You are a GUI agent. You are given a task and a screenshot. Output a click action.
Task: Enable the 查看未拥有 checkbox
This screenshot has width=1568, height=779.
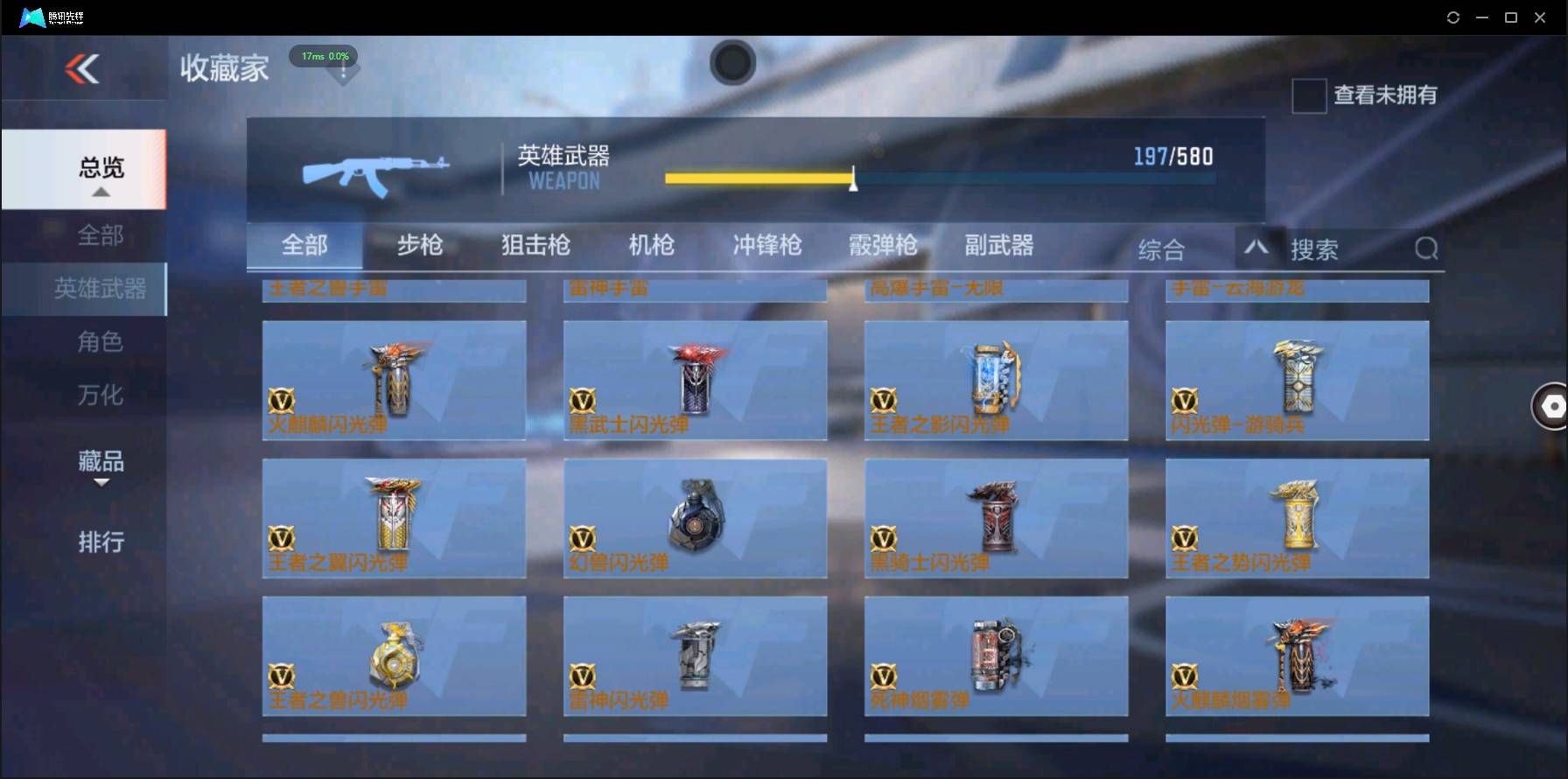(1308, 96)
